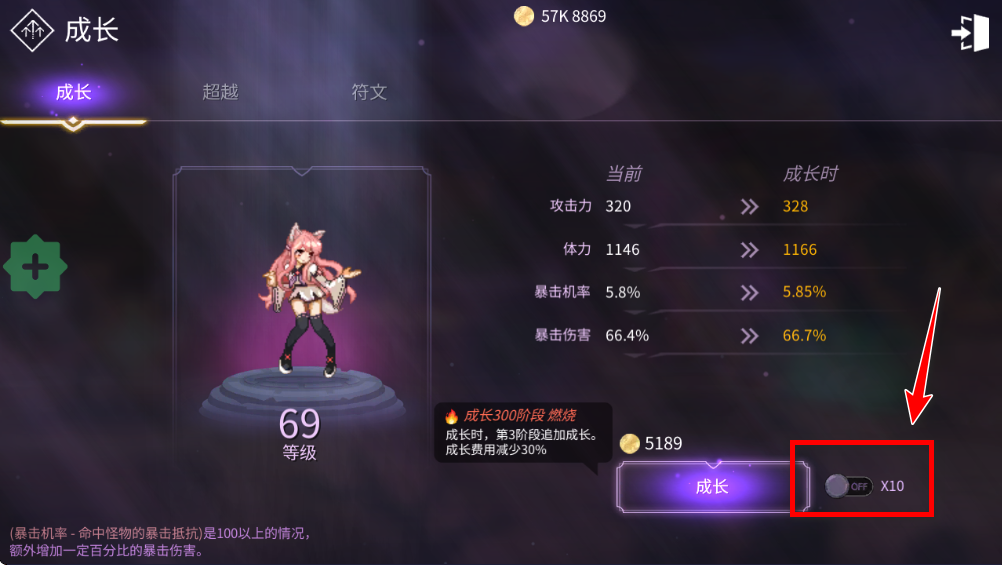Exit the growth screen via door icon
Screen dimensions: 1002x565
click(x=968, y=33)
